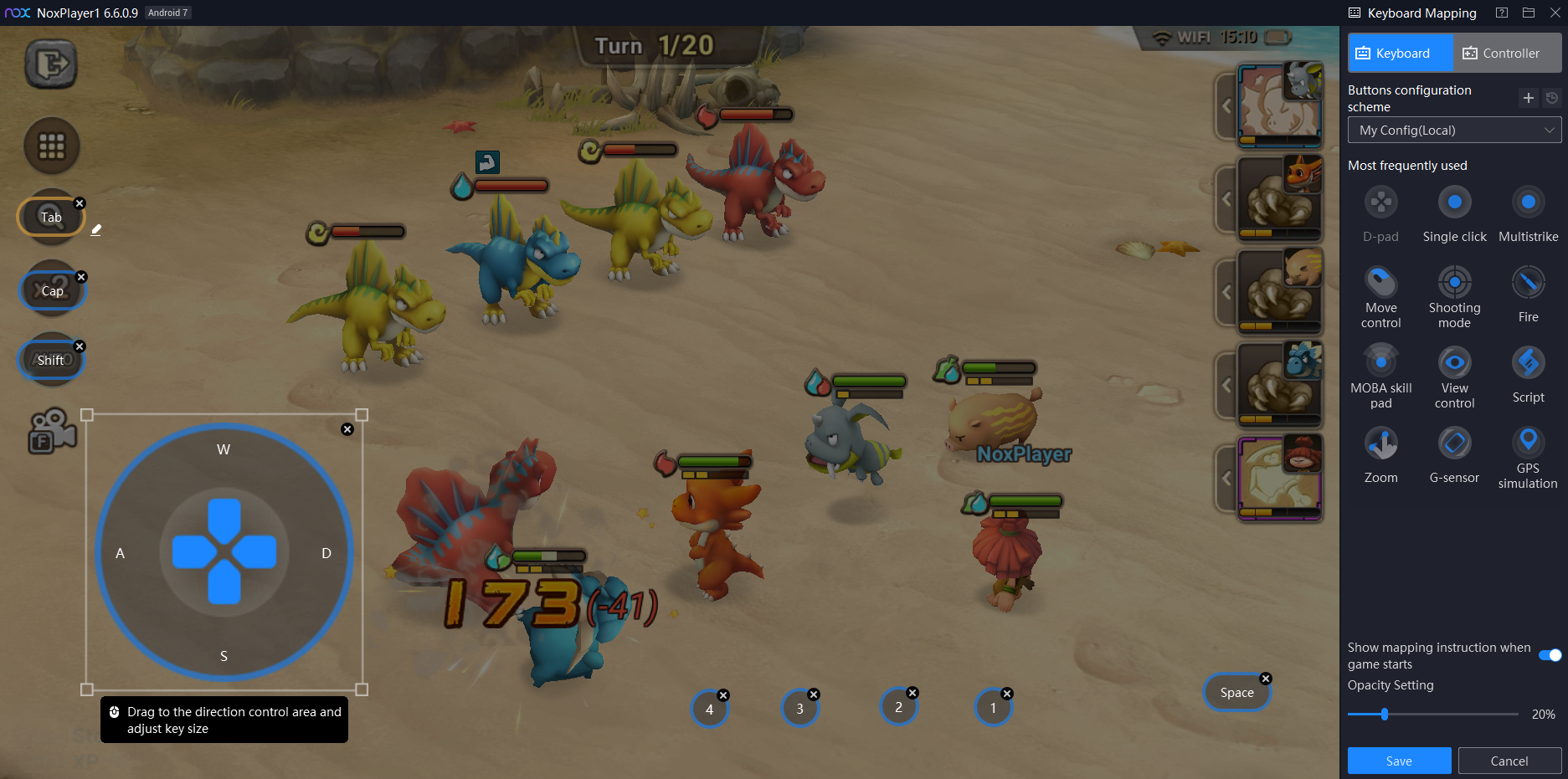
Task: Select the Shooting mode mapping tool
Action: [1454, 283]
